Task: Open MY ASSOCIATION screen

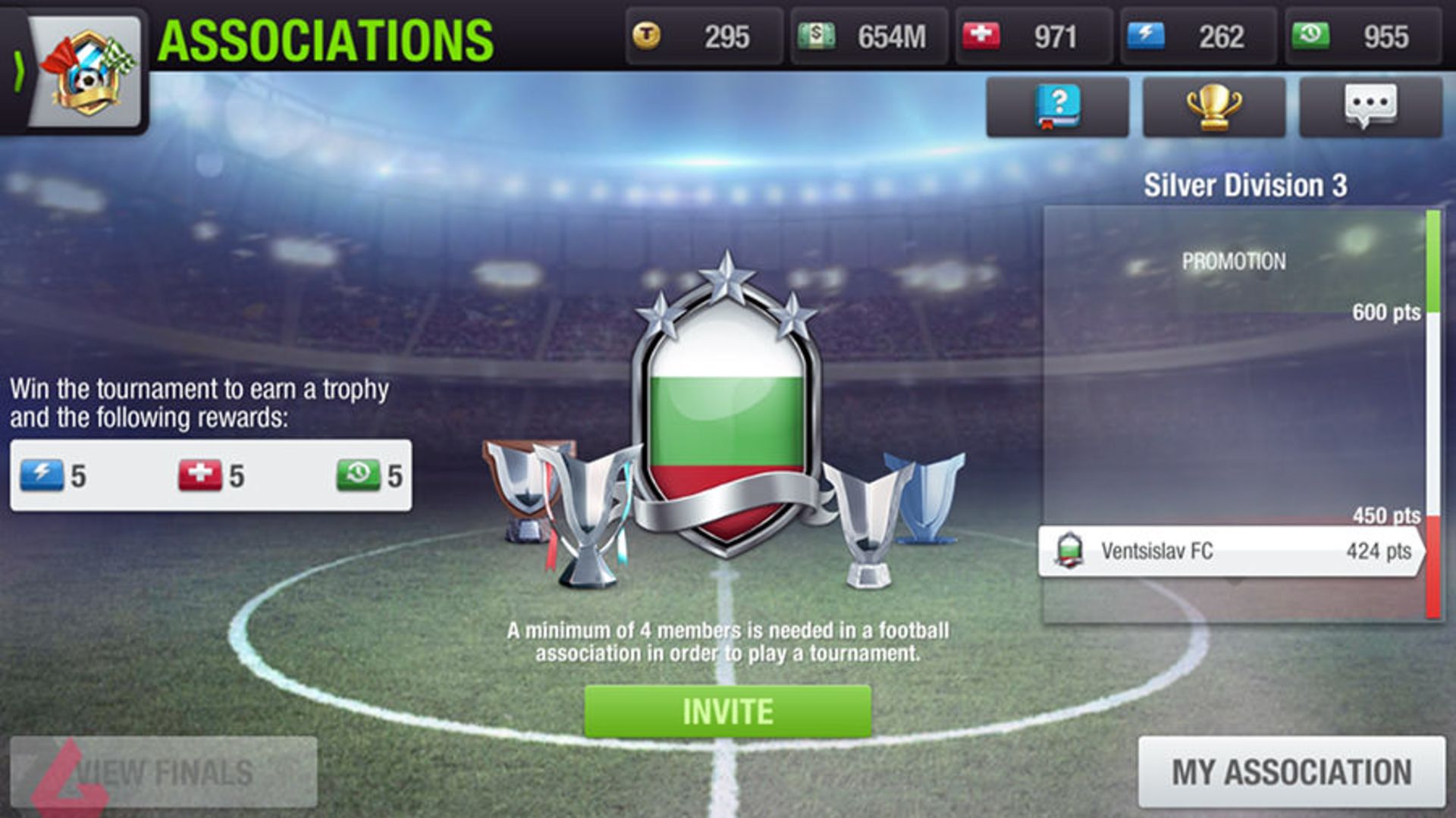Action: click(1291, 772)
